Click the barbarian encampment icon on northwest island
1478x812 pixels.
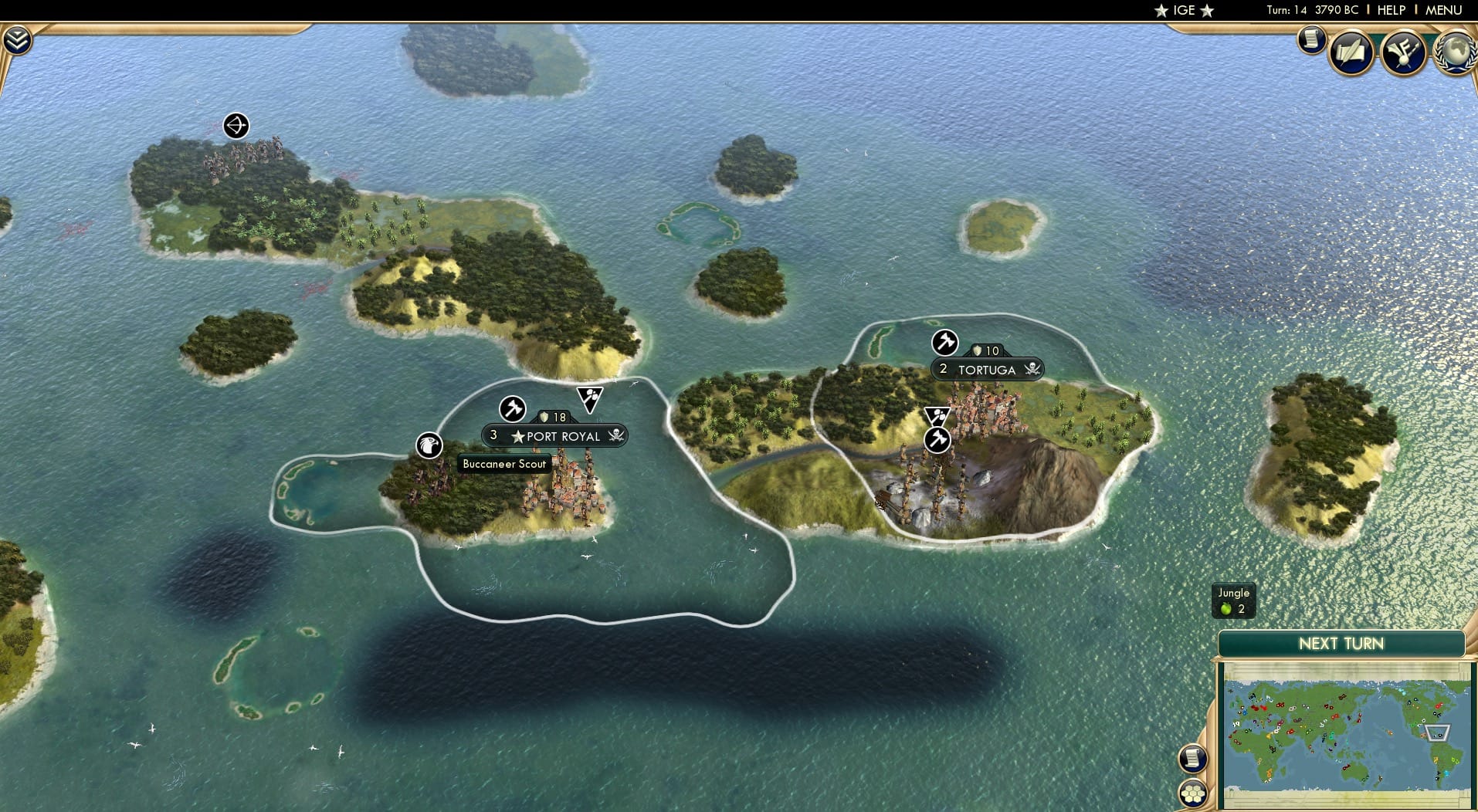click(x=236, y=125)
